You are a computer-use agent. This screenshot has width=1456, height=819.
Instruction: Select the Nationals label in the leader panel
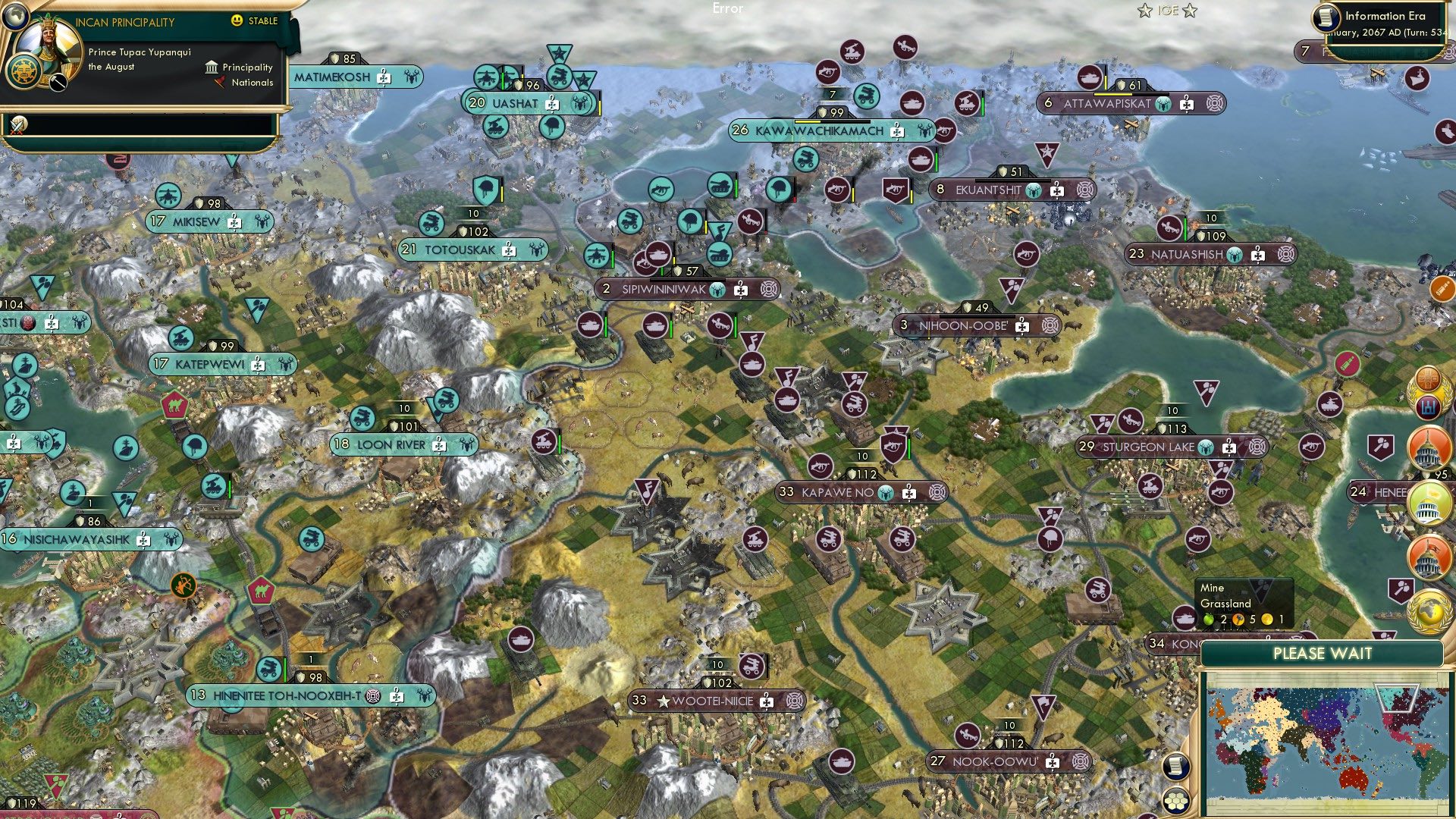(252, 82)
